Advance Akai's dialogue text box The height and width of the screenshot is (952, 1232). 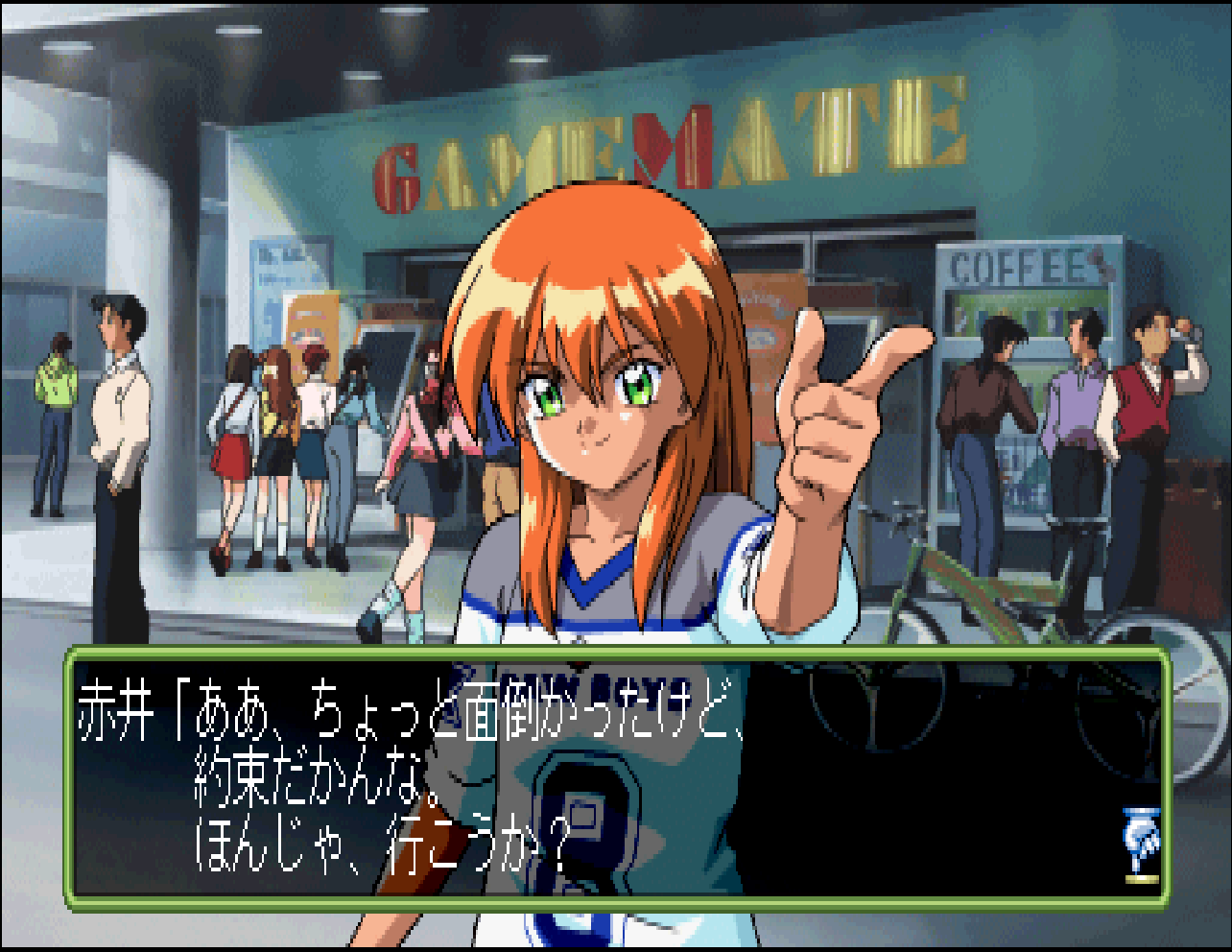pyautogui.click(x=614, y=777)
